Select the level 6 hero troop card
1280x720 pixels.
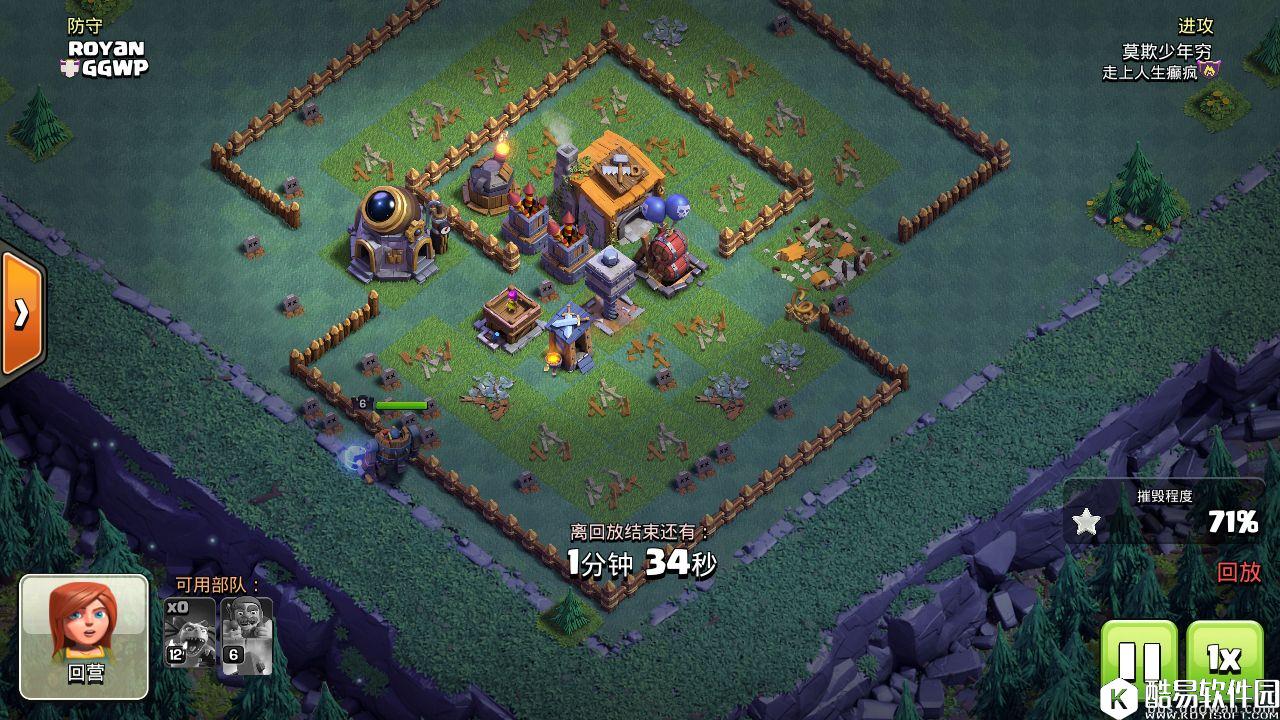[x=246, y=634]
